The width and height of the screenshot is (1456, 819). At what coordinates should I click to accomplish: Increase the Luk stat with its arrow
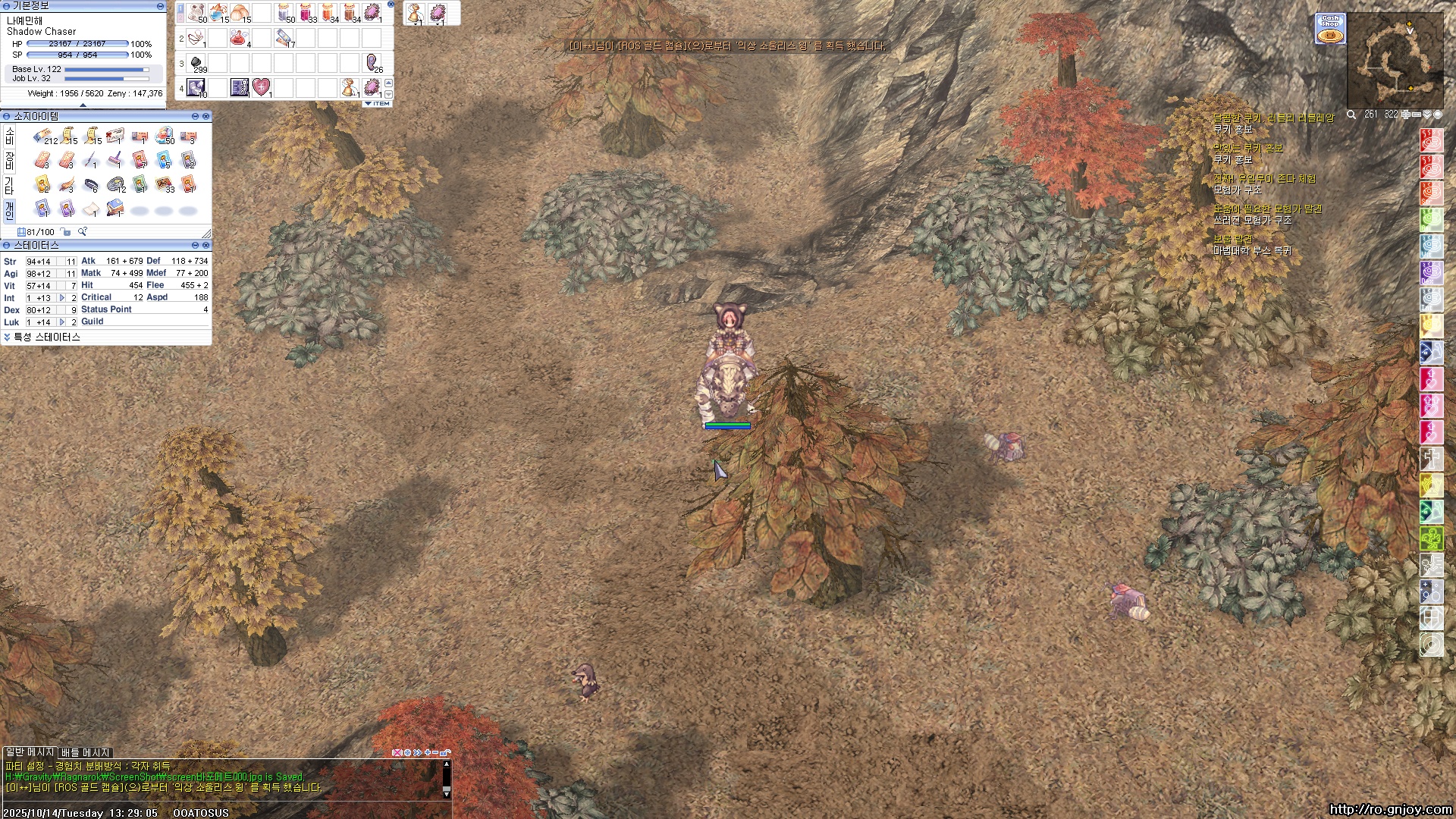pos(62,322)
